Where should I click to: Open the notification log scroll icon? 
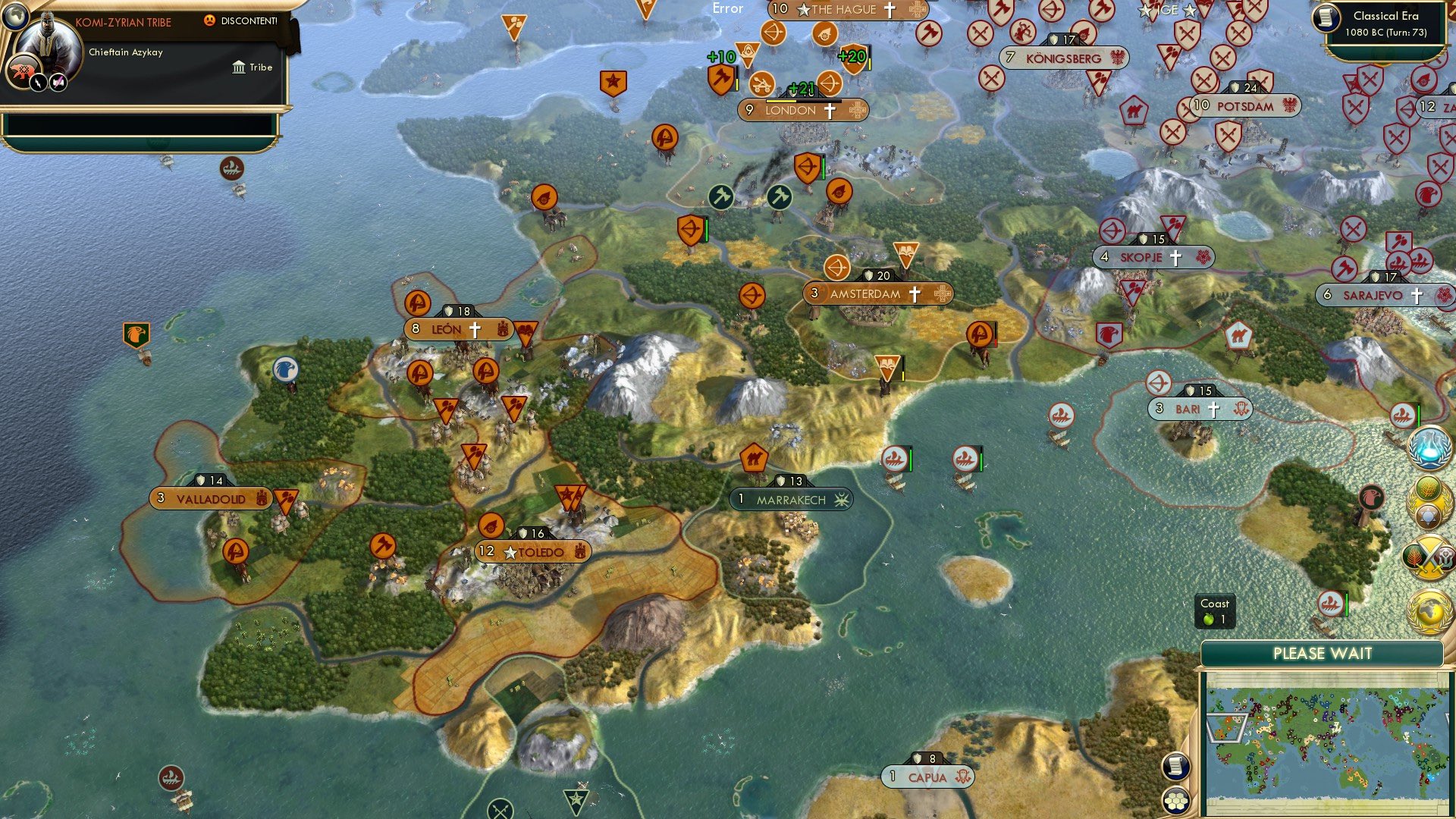(x=1175, y=767)
